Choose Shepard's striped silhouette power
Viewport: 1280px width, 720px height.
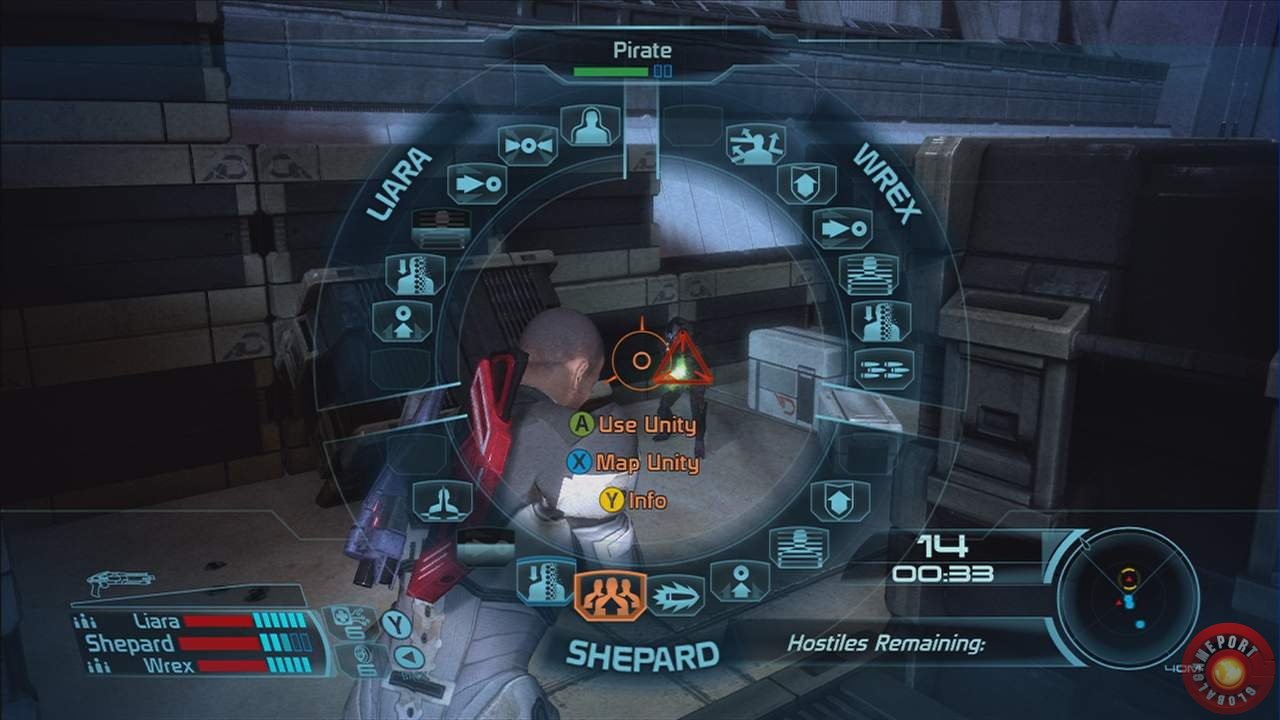797,547
